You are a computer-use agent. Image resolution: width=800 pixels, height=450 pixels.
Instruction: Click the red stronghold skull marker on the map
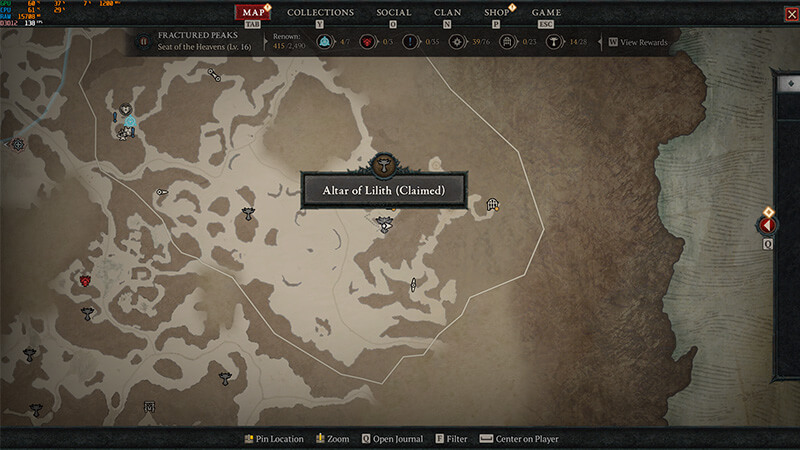pyautogui.click(x=86, y=281)
